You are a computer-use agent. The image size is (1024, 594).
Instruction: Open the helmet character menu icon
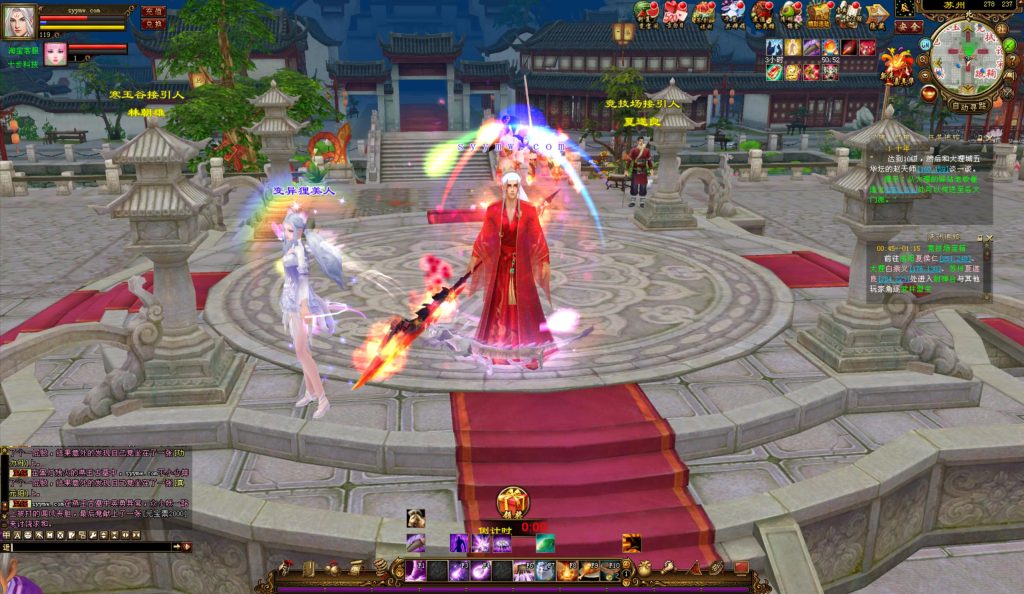(x=284, y=568)
